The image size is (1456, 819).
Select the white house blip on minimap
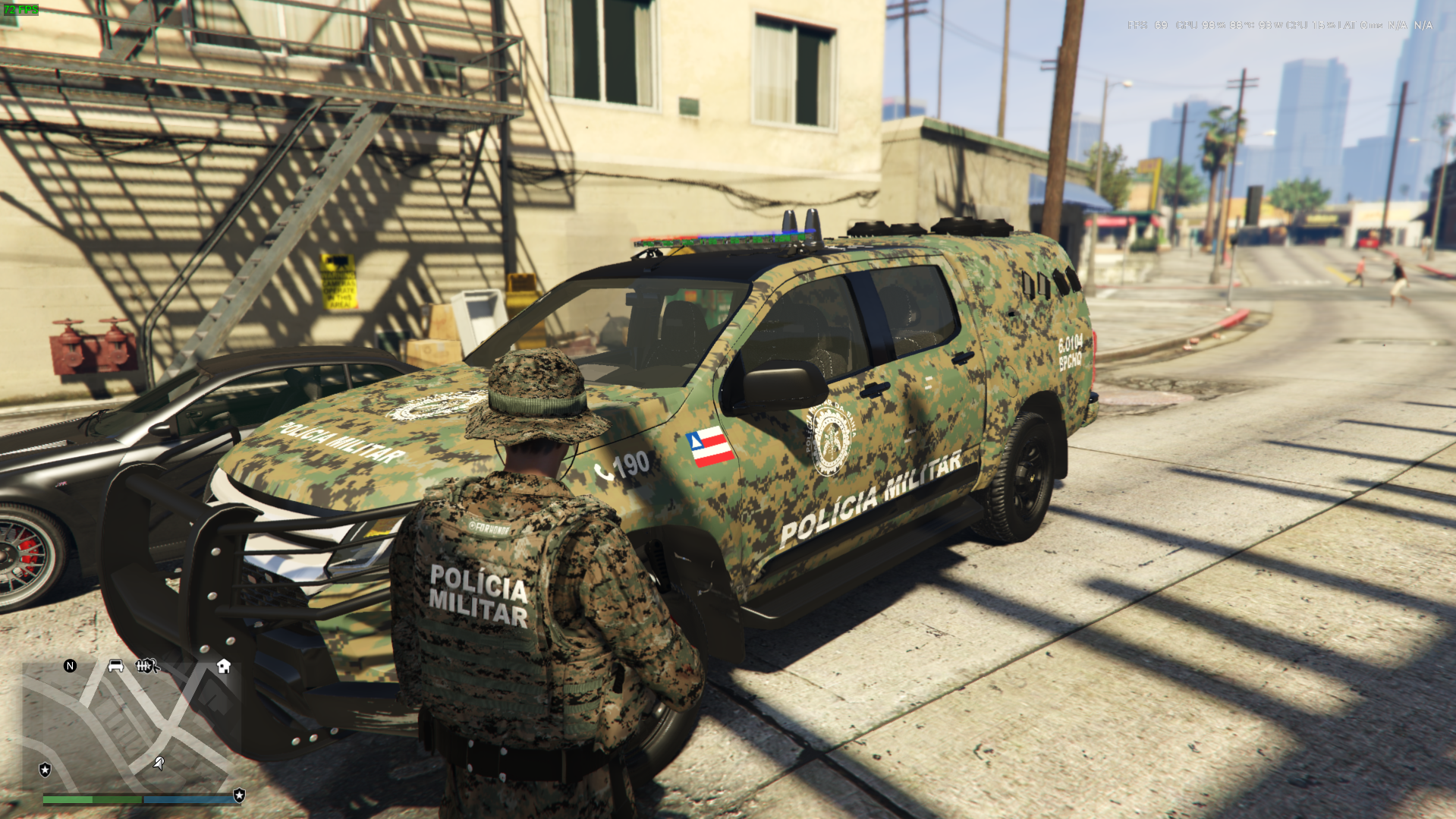tap(223, 666)
